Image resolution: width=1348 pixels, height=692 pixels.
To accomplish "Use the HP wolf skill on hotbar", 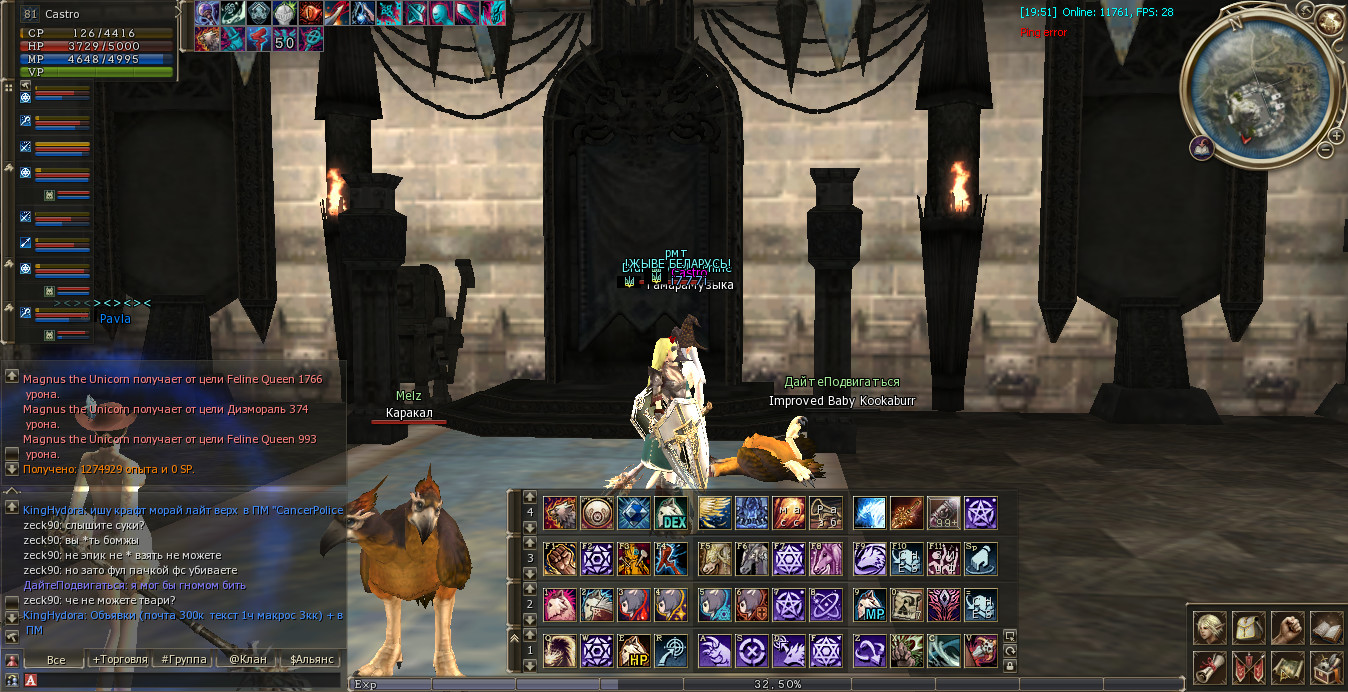I will (x=634, y=652).
